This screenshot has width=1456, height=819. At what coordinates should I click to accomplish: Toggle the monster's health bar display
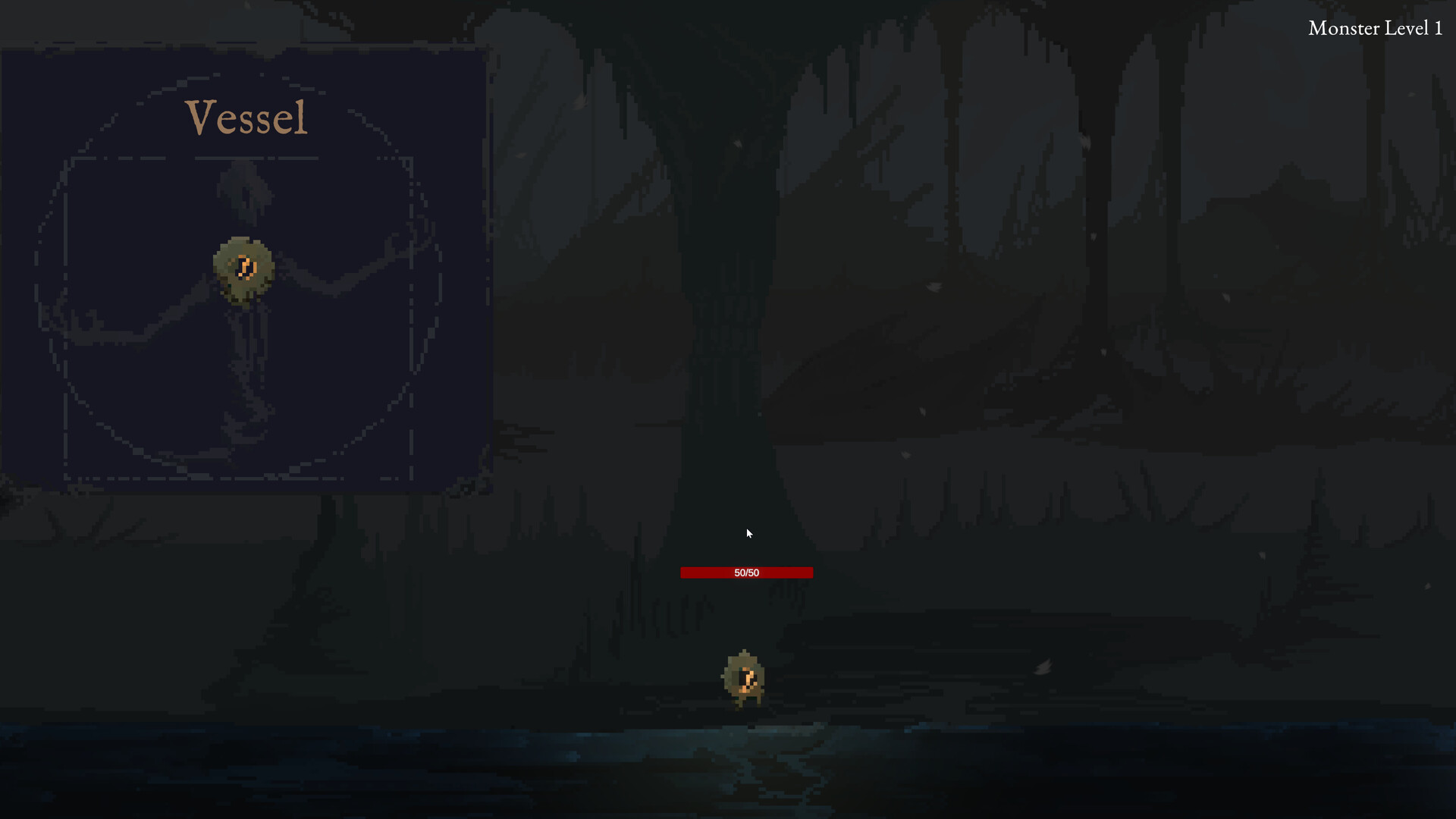[746, 573]
